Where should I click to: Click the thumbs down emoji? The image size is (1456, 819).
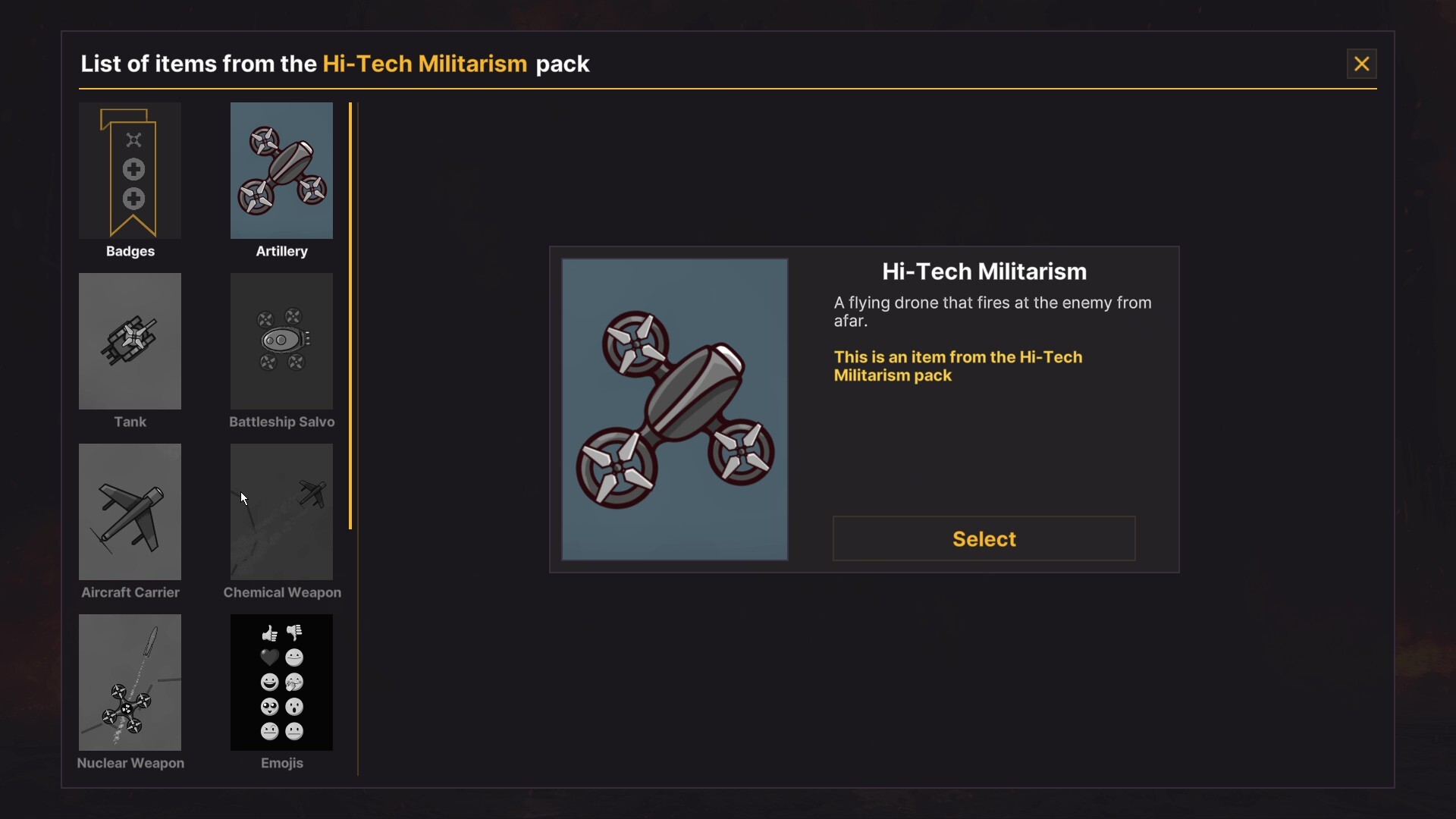point(294,633)
